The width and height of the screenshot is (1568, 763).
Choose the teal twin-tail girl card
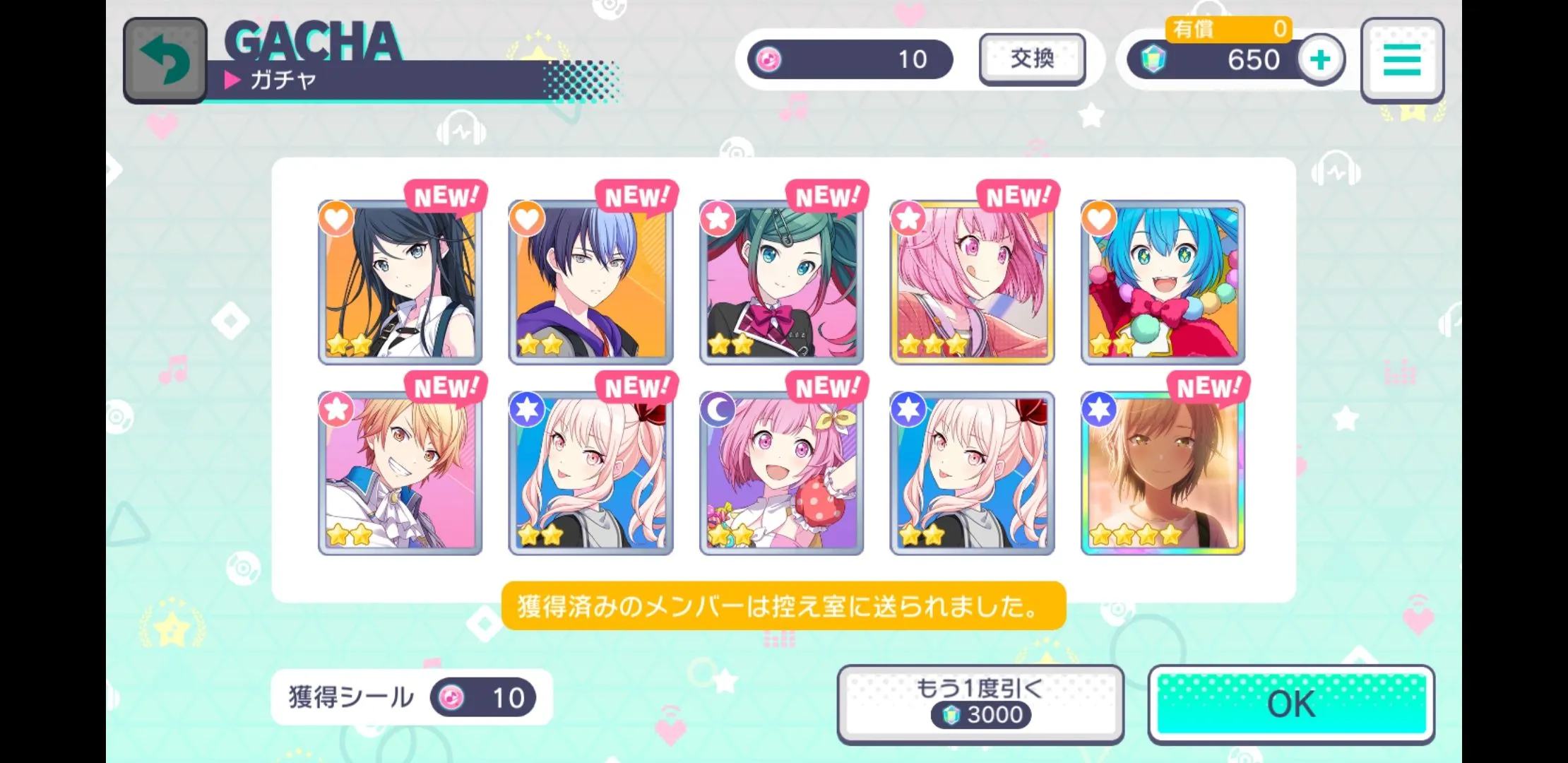click(781, 283)
